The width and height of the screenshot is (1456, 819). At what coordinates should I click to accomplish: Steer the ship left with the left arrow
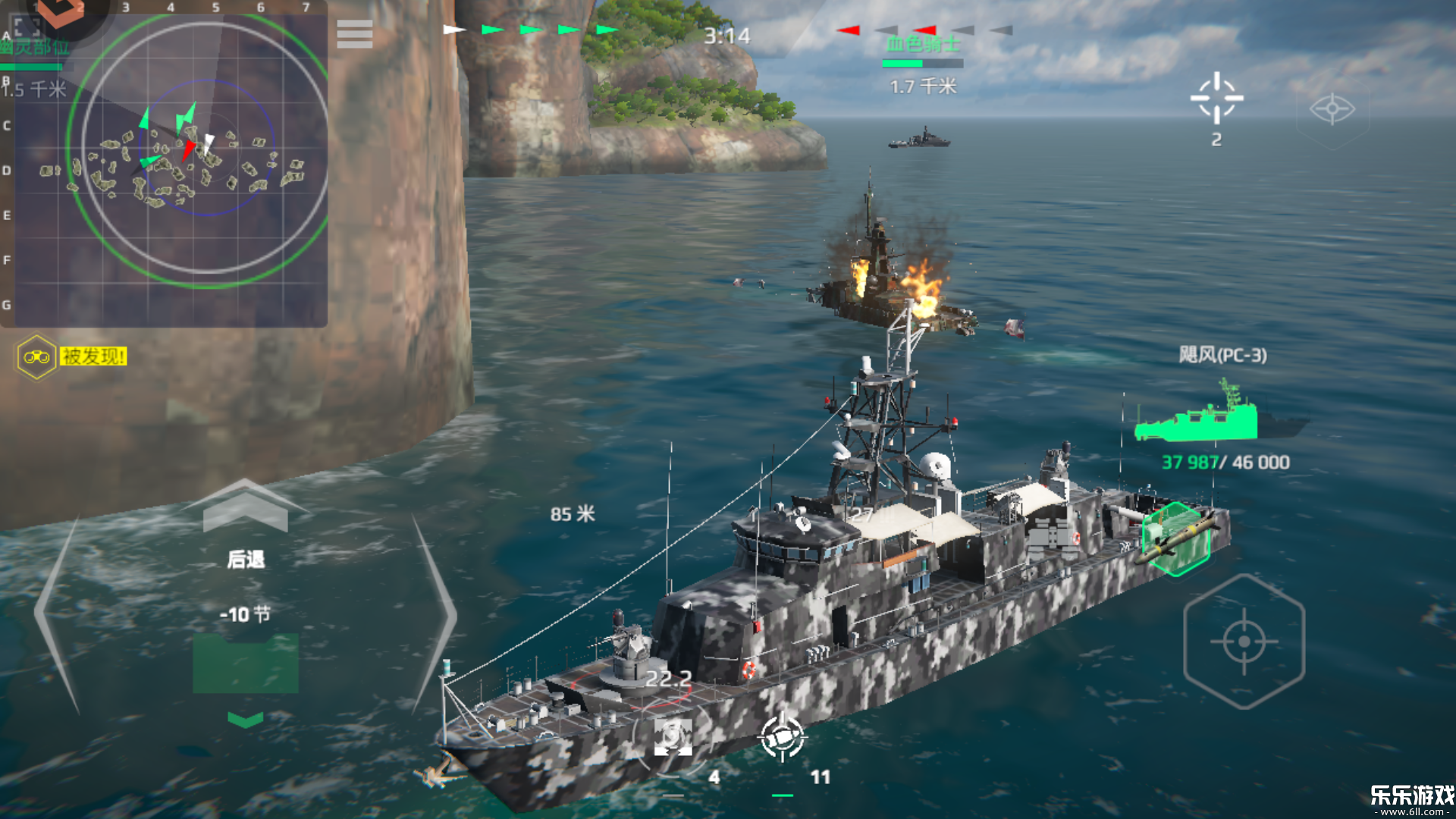57,614
